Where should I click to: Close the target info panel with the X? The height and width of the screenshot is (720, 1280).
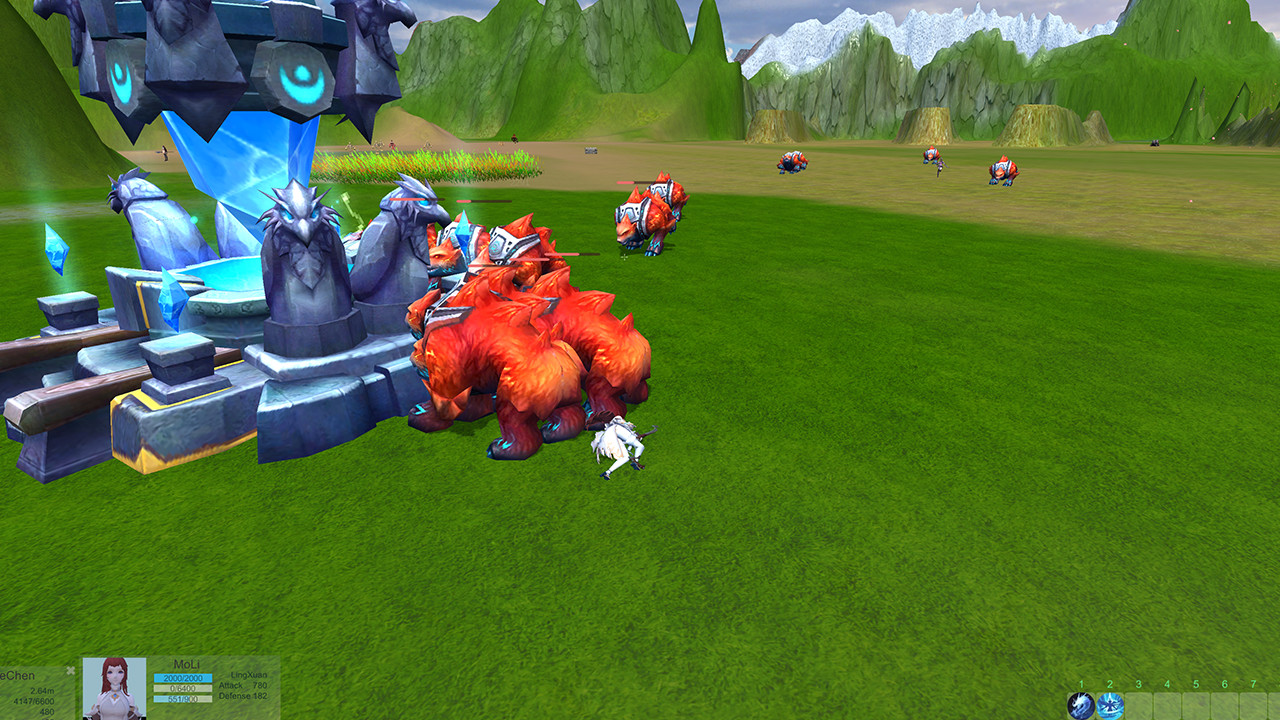(70, 670)
